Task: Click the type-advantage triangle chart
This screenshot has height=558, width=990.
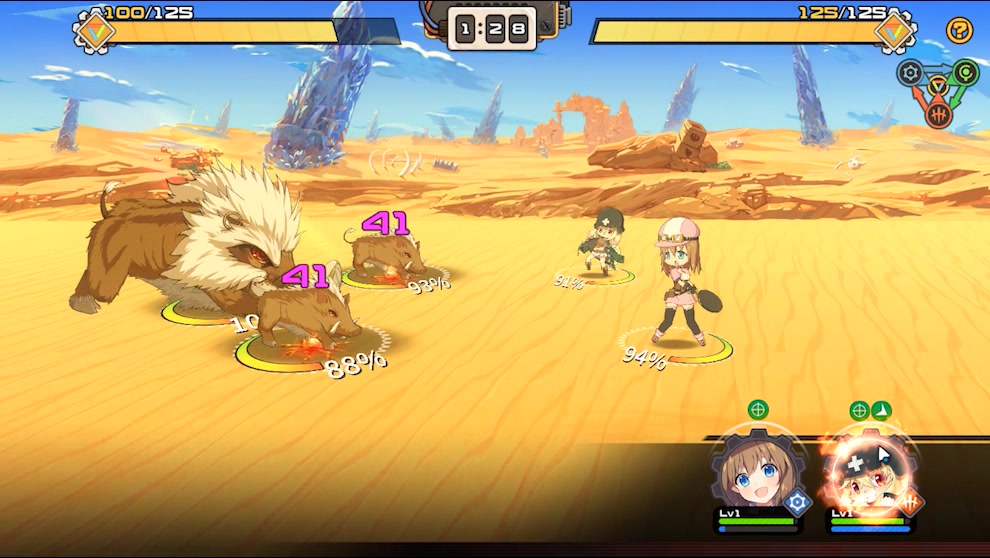Action: coord(937,91)
